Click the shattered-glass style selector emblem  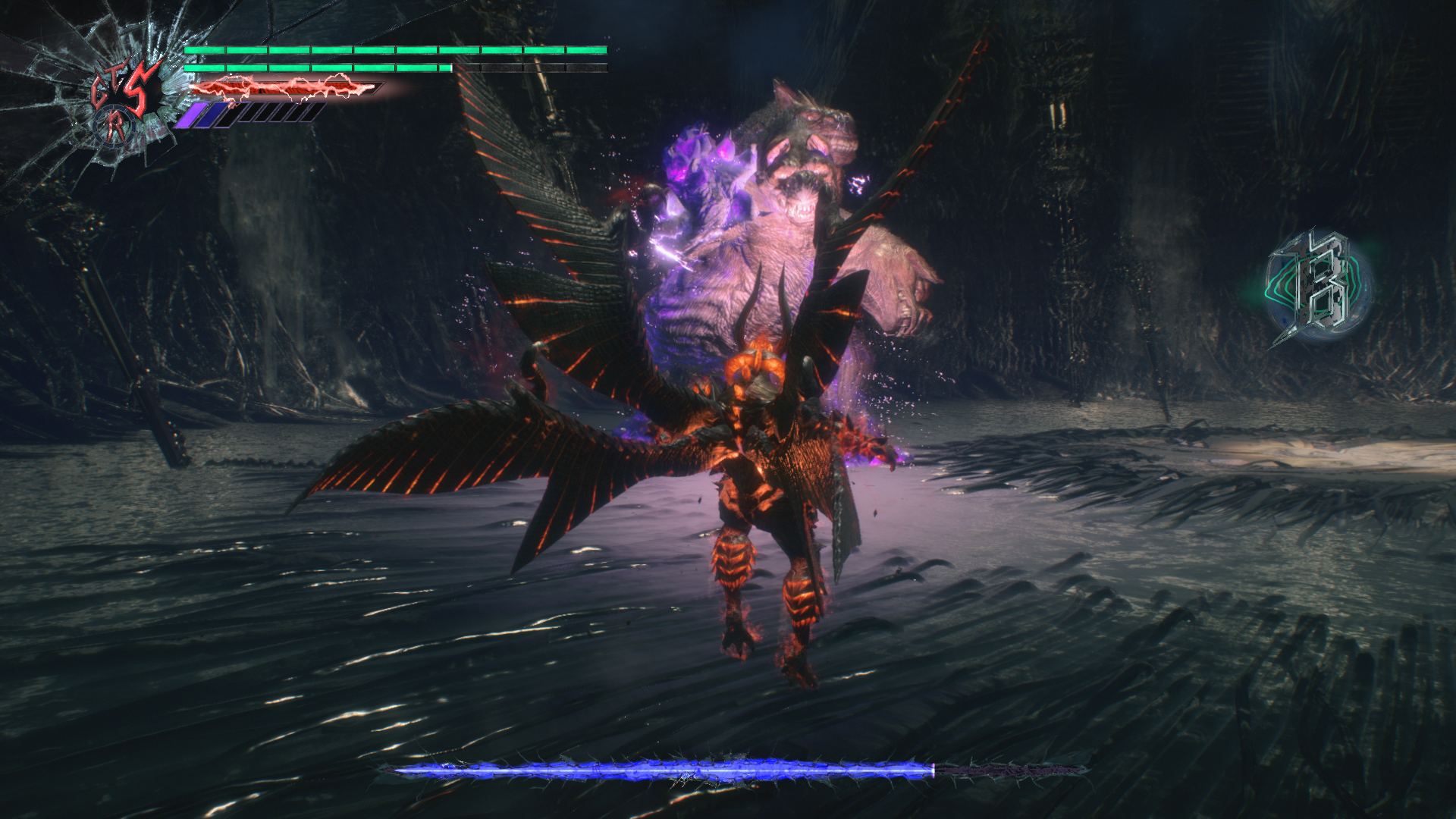[x=125, y=102]
